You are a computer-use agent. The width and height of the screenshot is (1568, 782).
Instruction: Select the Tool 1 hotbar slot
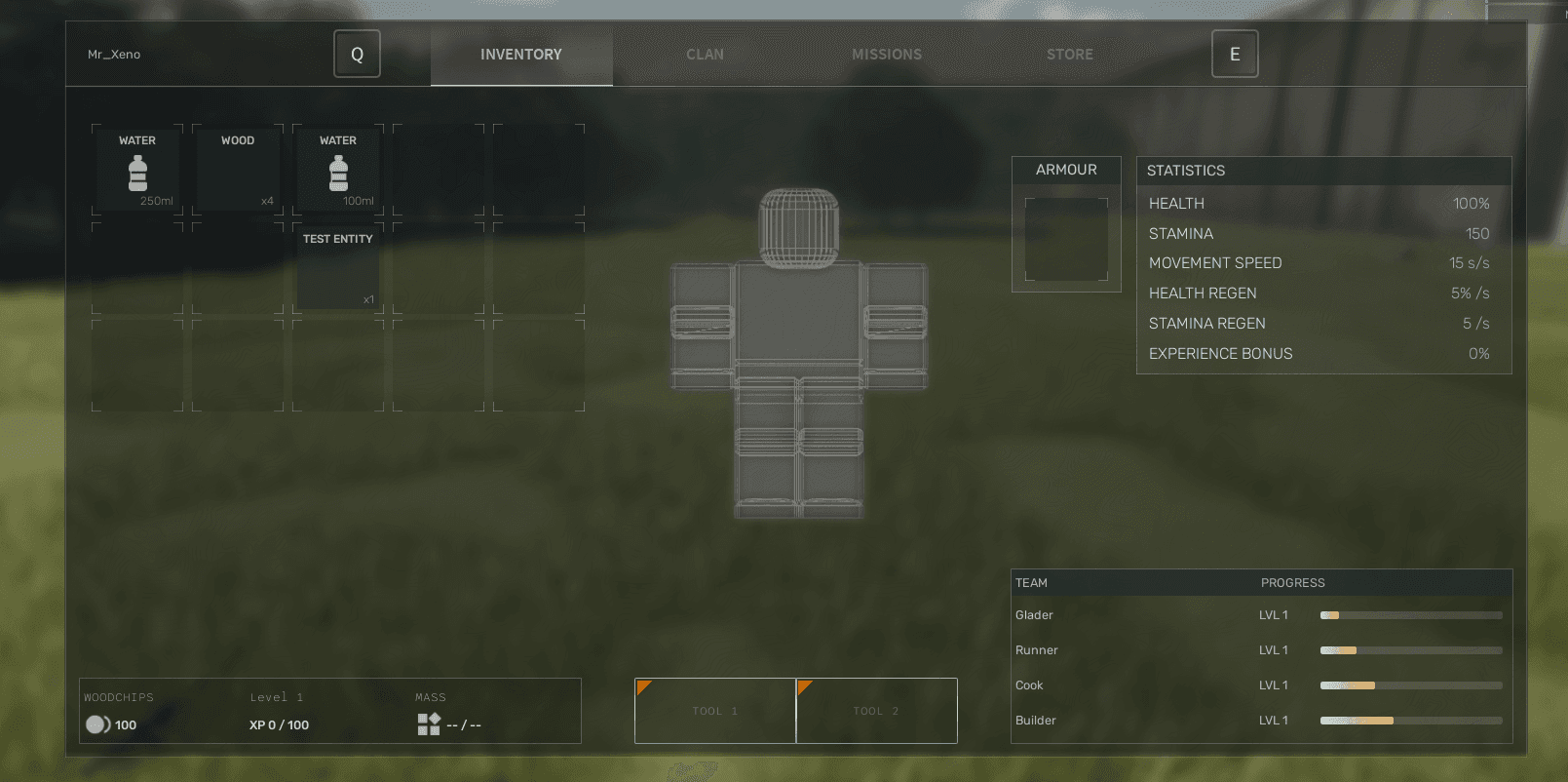coord(714,711)
